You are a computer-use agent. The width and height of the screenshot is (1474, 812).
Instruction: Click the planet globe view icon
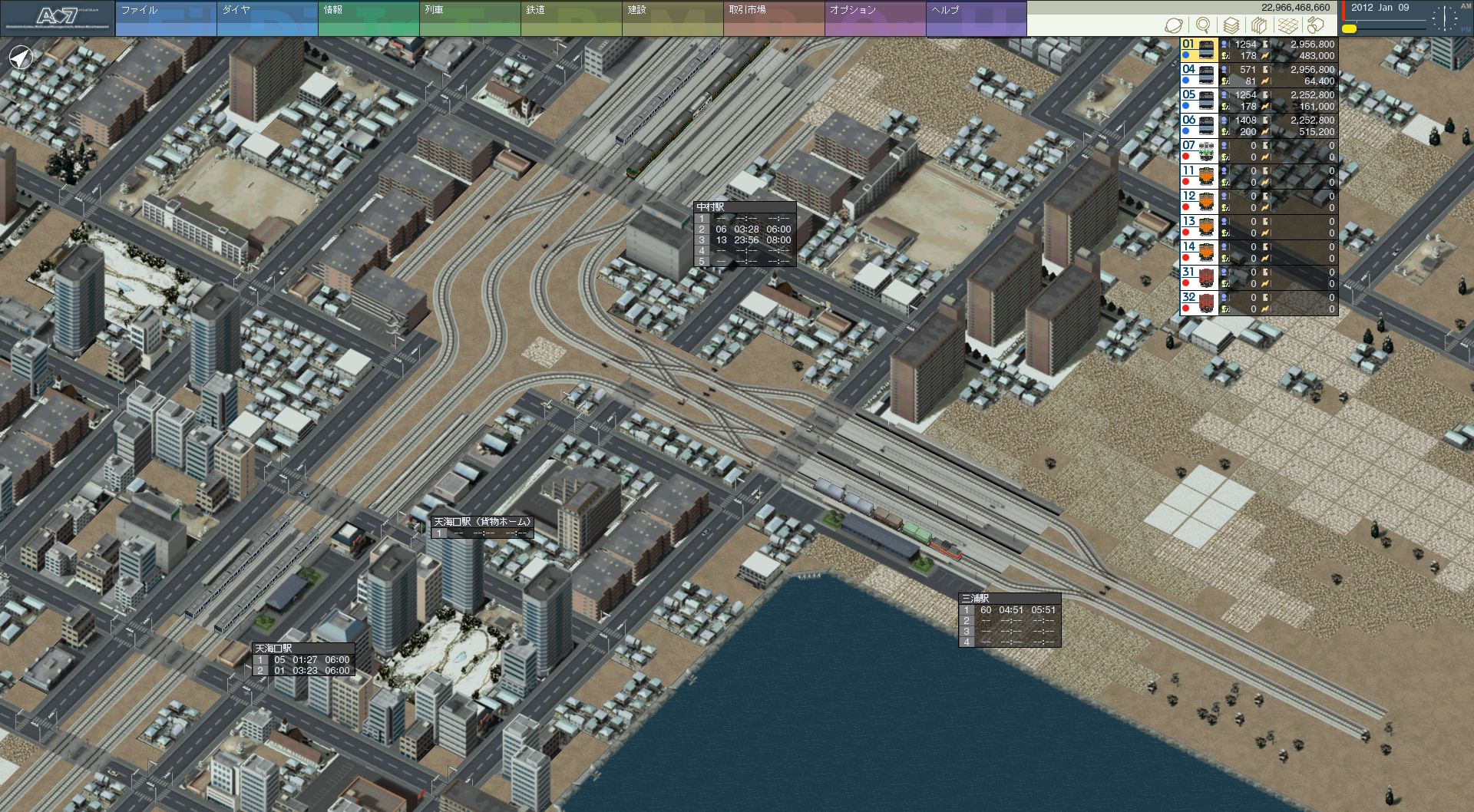click(1173, 25)
